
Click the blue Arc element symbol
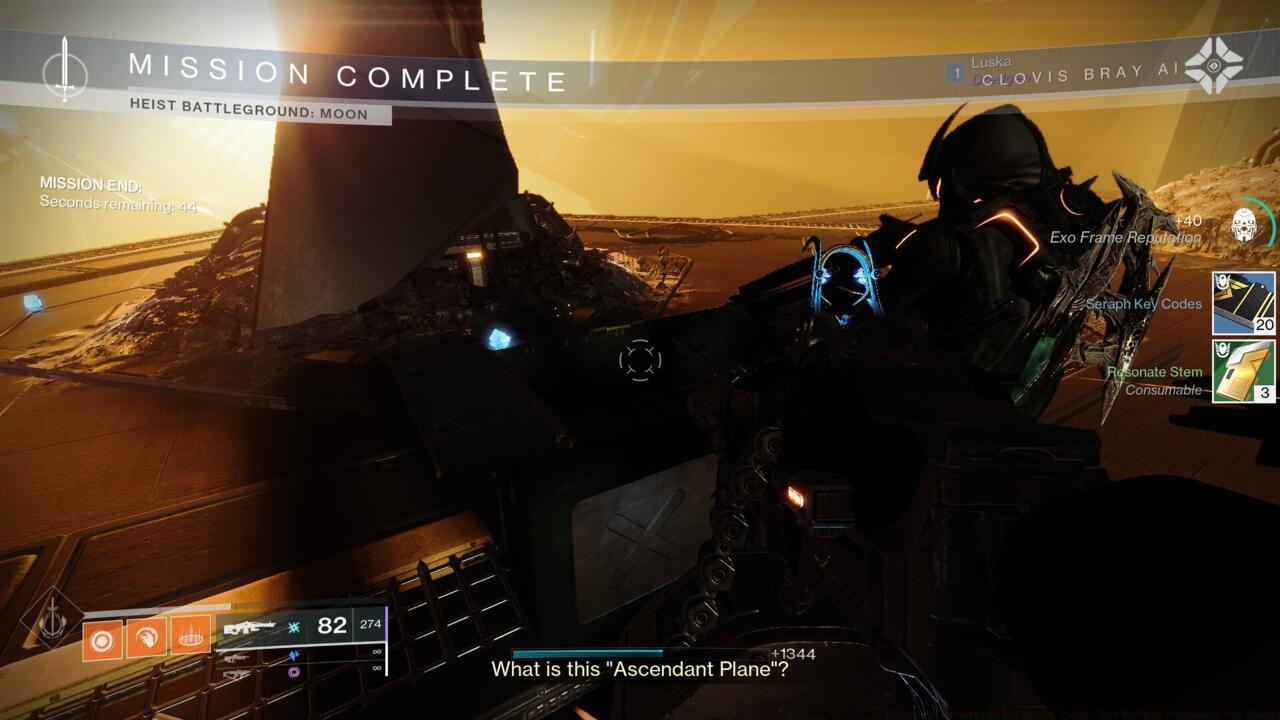click(293, 655)
